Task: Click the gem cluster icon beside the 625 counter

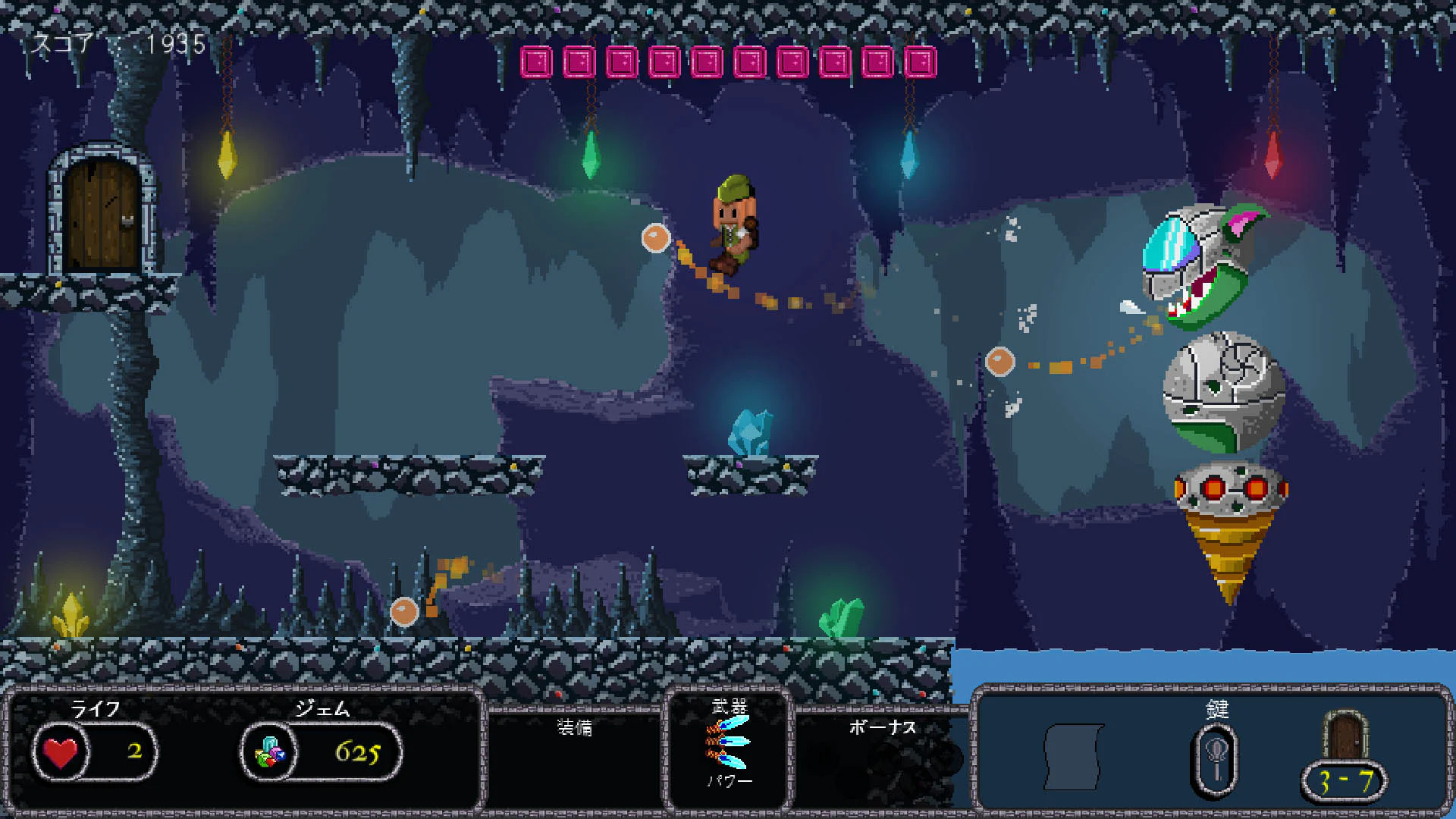Action: 269,752
